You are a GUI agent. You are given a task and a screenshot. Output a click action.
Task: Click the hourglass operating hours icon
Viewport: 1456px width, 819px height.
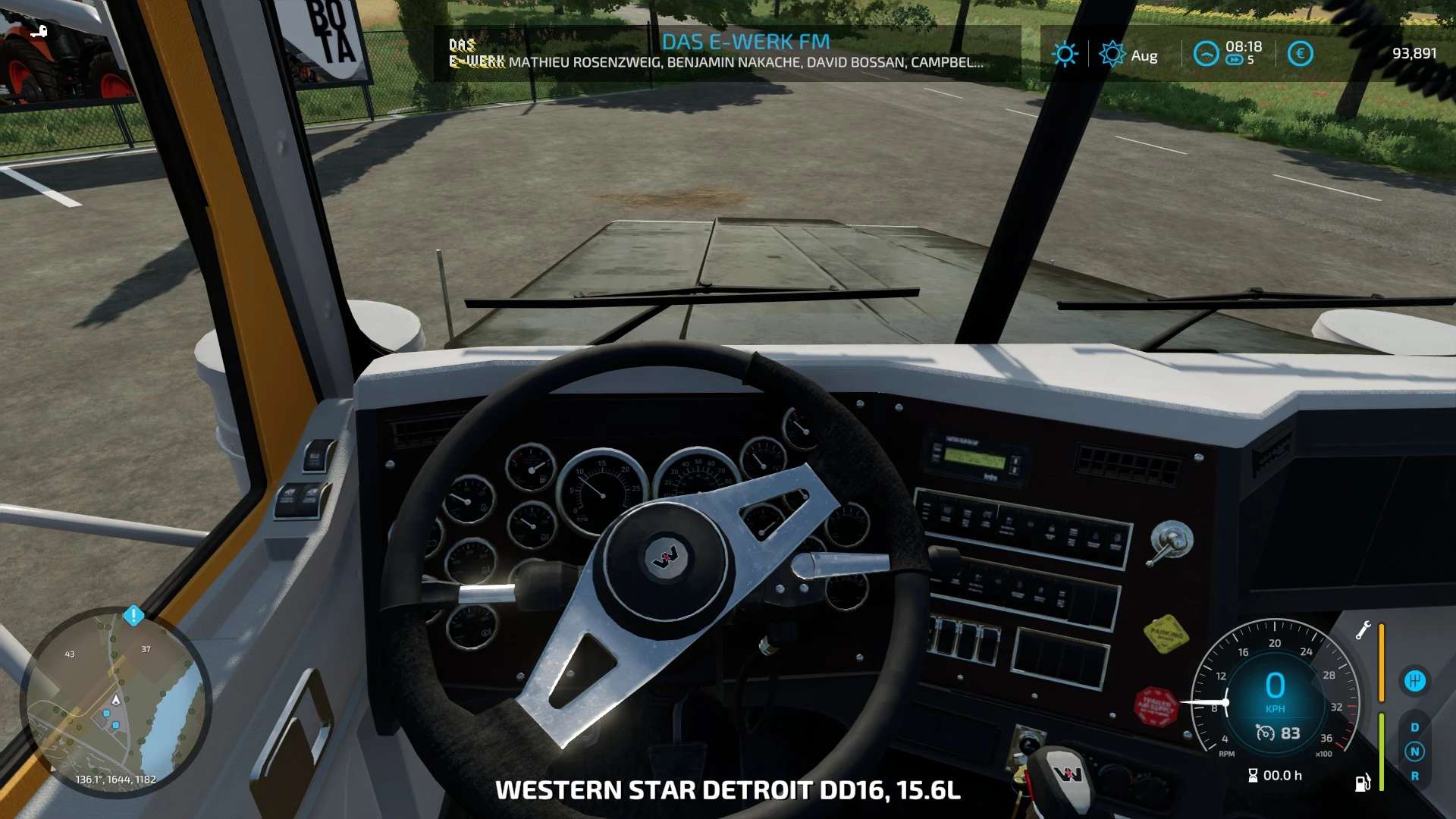pyautogui.click(x=1253, y=775)
